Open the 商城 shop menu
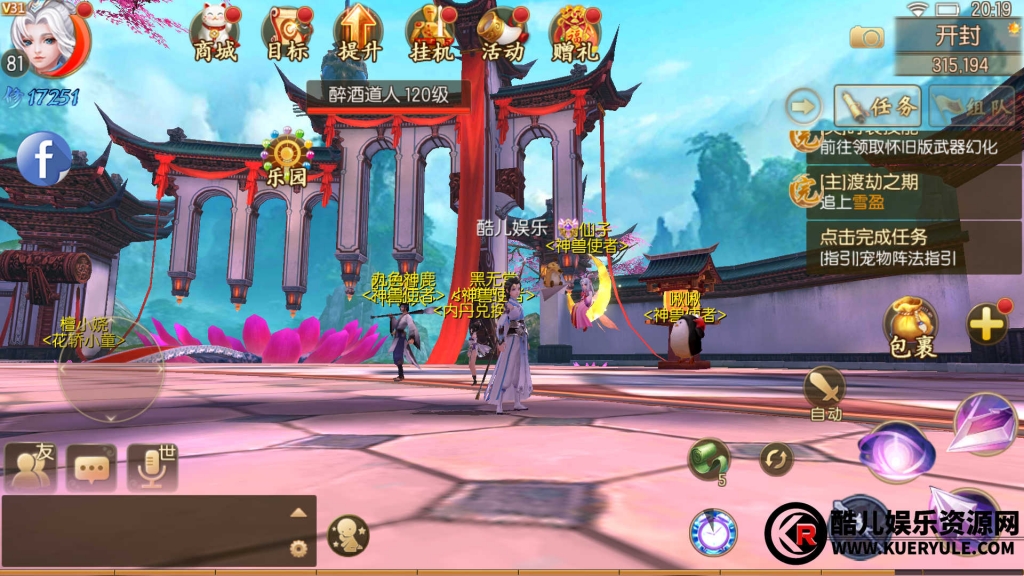Viewport: 1024px width, 576px height. [215, 33]
